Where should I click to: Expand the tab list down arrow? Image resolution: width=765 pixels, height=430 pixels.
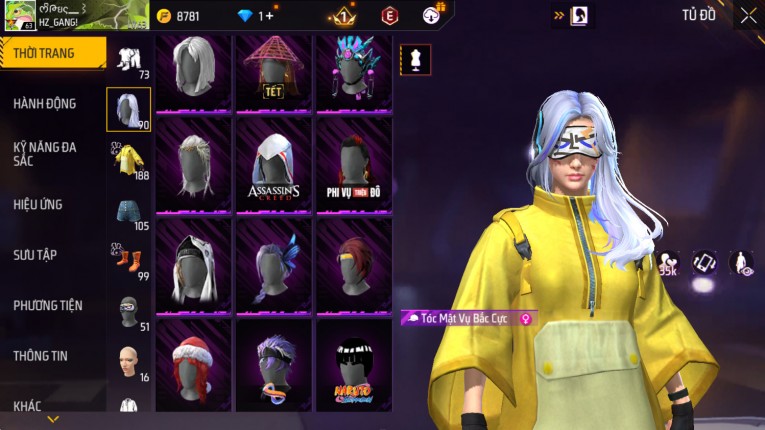pos(53,419)
